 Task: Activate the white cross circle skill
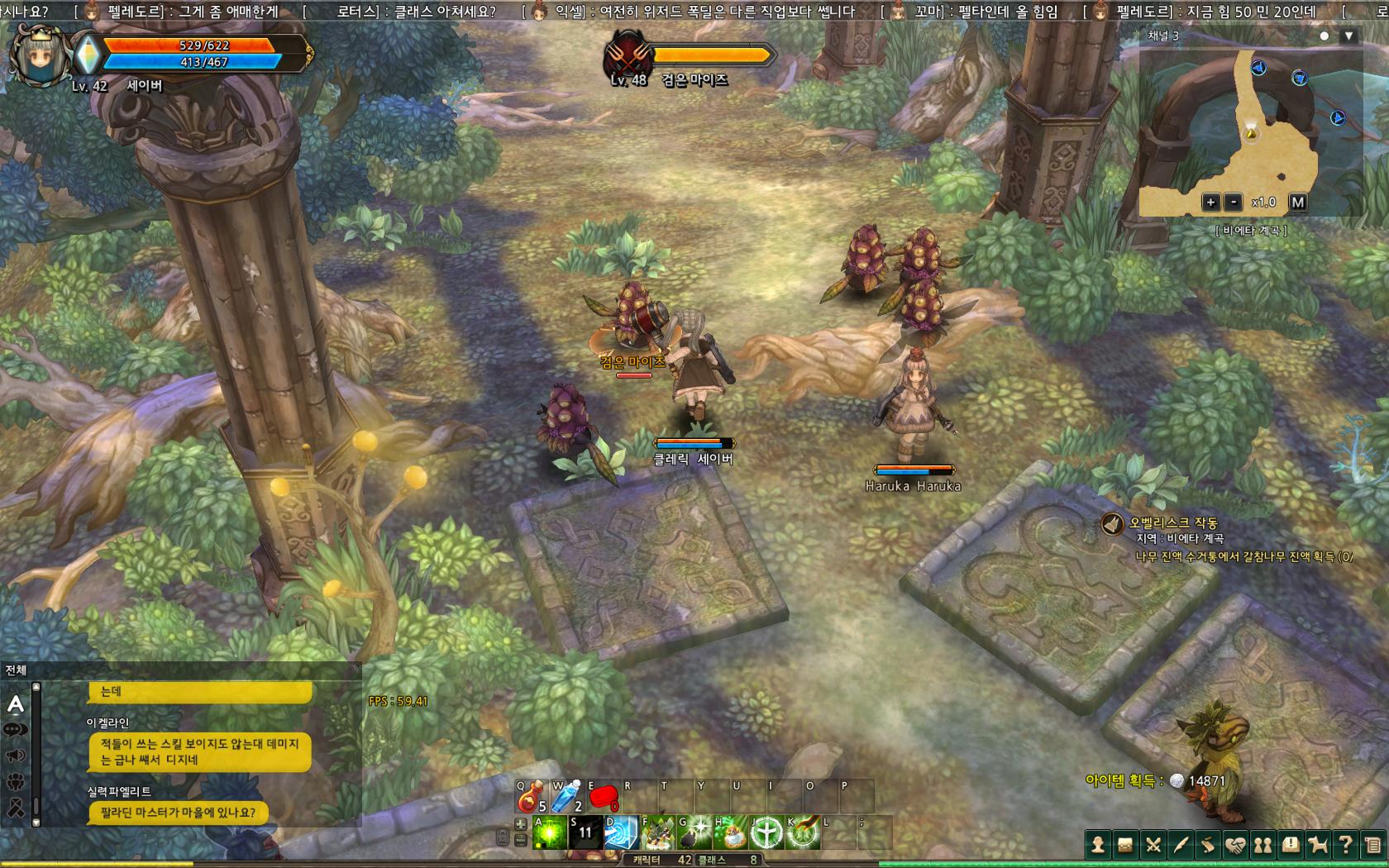point(766,832)
